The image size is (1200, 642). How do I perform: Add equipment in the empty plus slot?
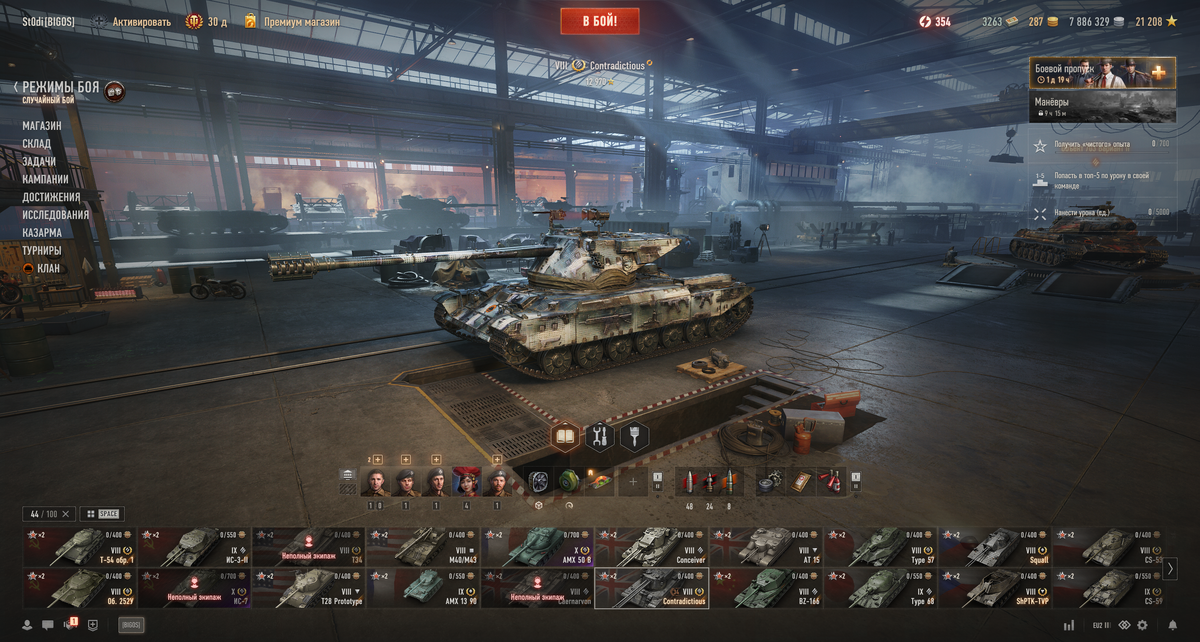point(632,482)
